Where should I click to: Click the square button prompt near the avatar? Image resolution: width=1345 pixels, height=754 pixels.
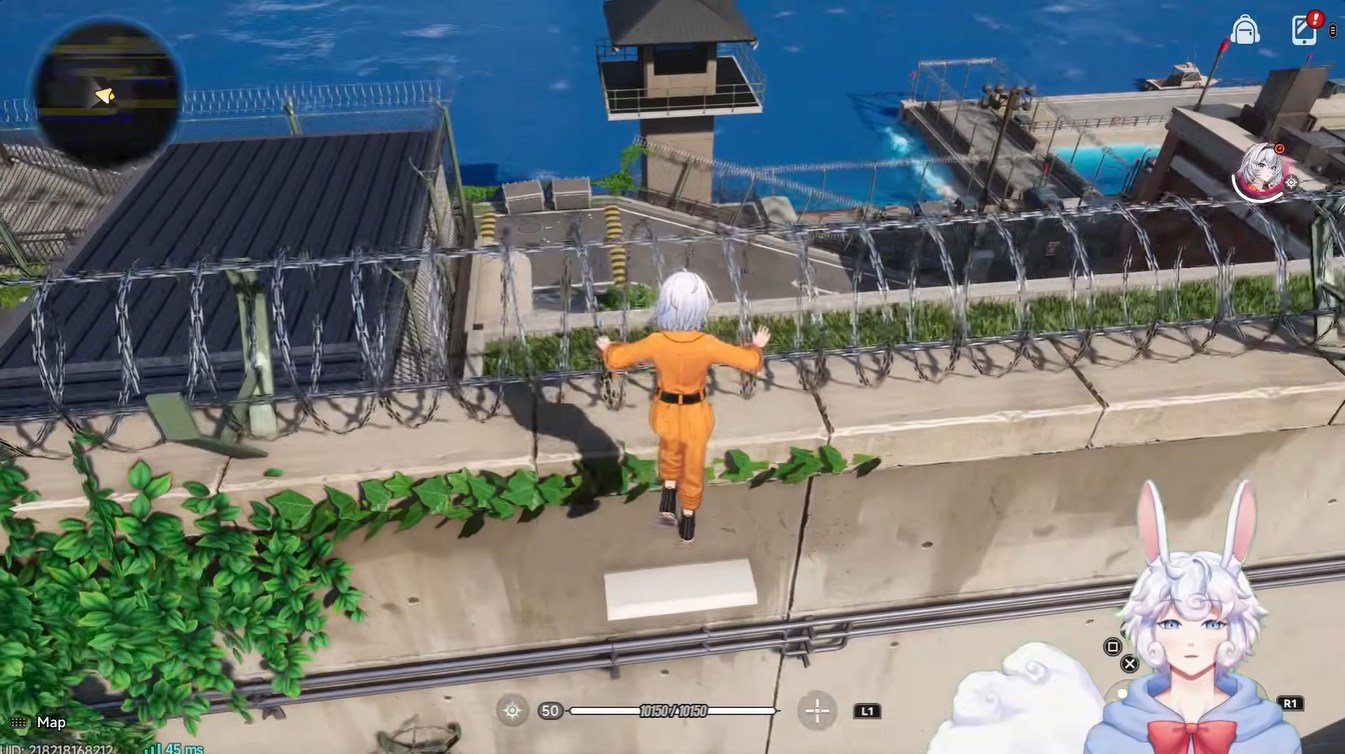[x=1112, y=647]
